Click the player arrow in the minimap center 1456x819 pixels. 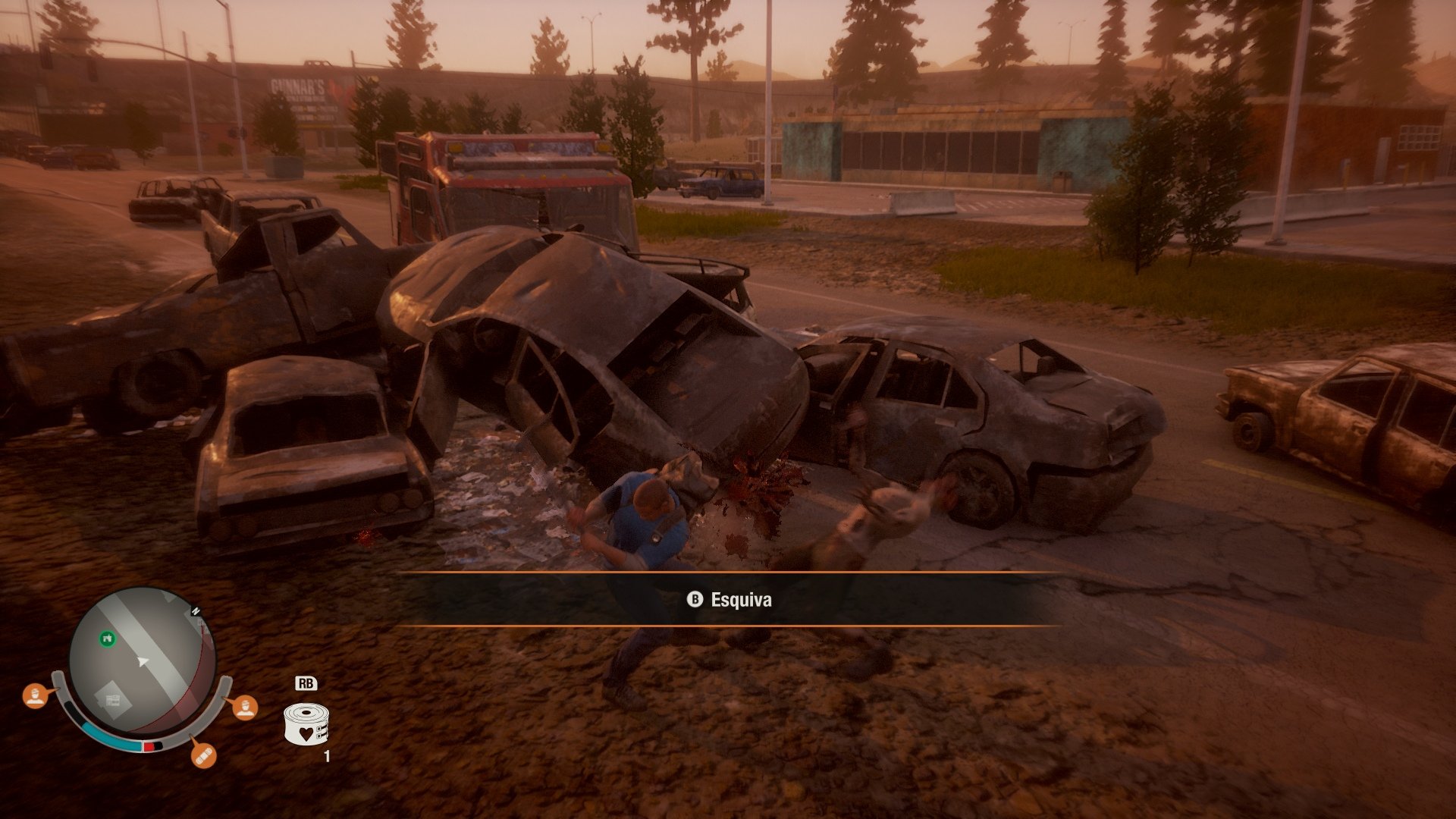143,661
